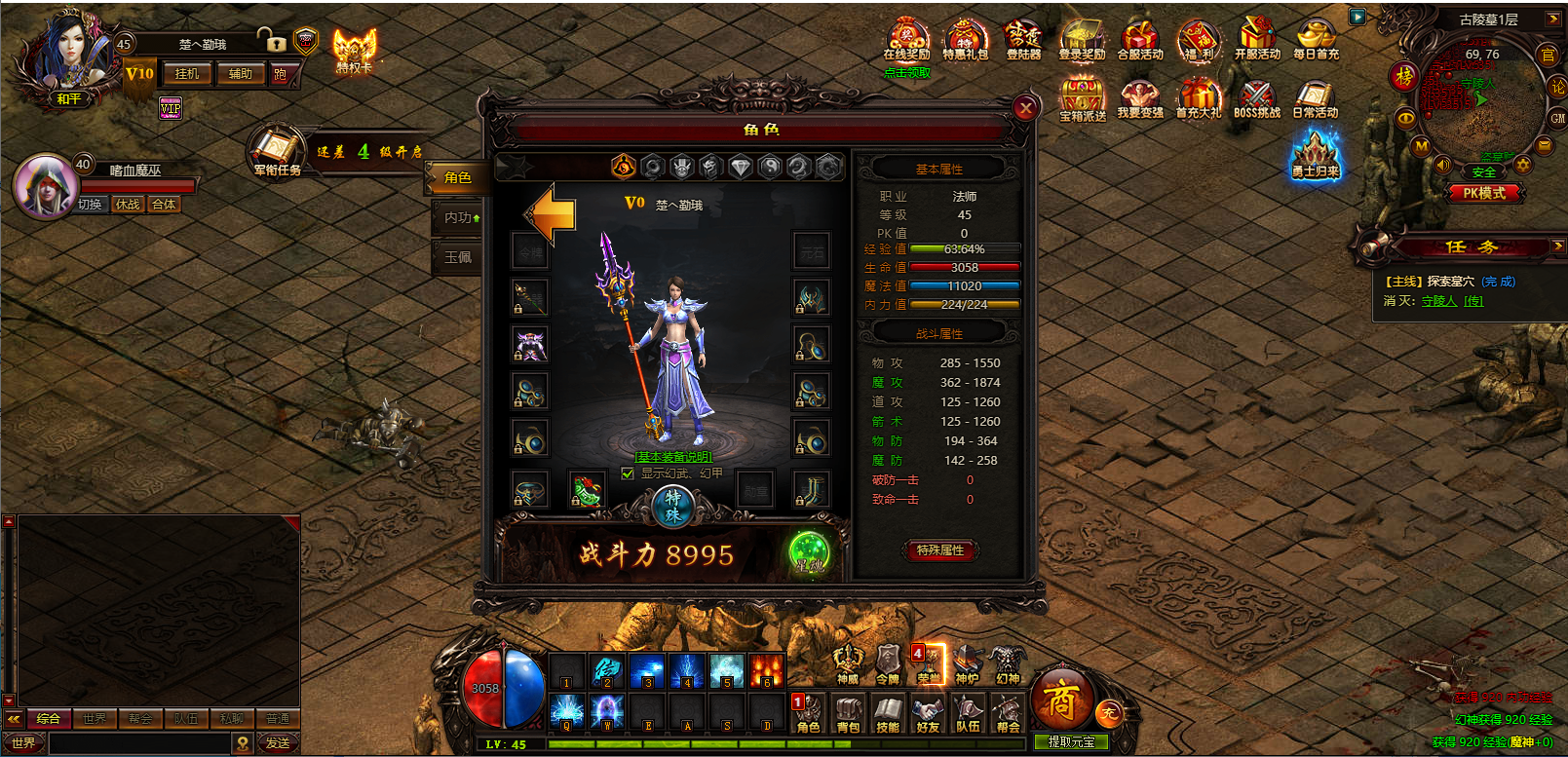Click the 提取元宝 button
The width and height of the screenshot is (1568, 757).
click(1071, 742)
